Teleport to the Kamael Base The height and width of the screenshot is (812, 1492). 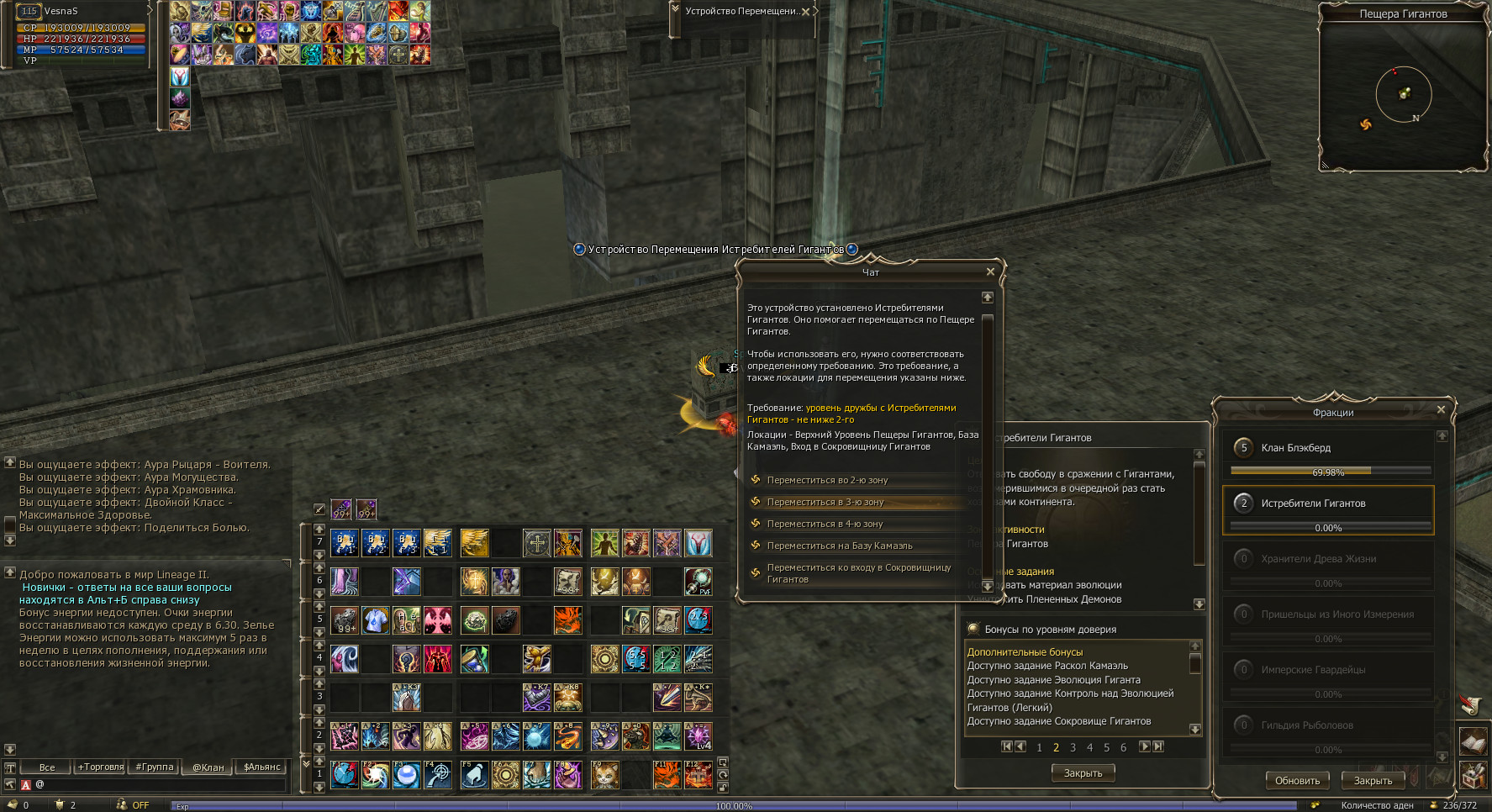pos(839,546)
